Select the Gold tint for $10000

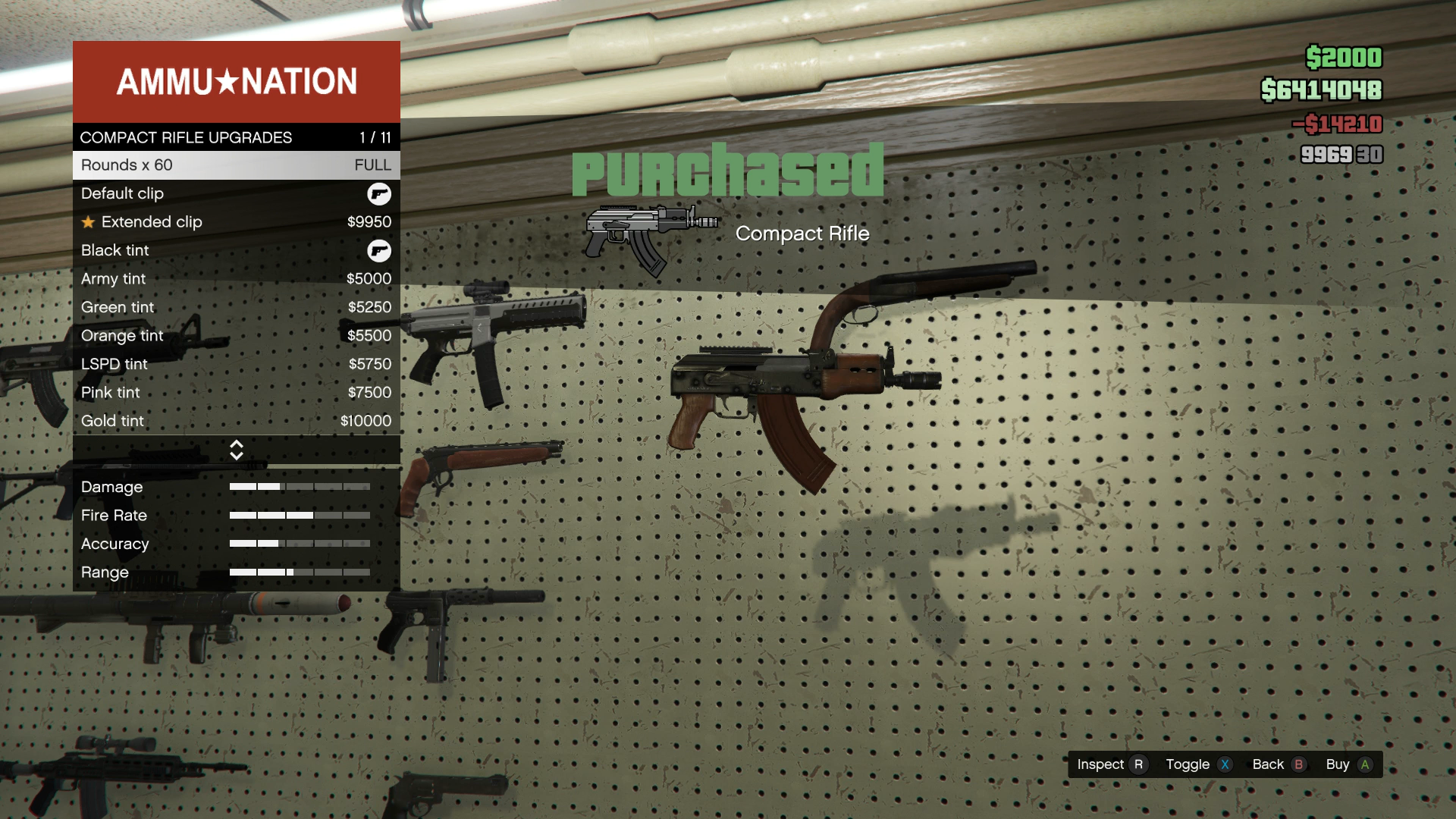[x=236, y=421]
